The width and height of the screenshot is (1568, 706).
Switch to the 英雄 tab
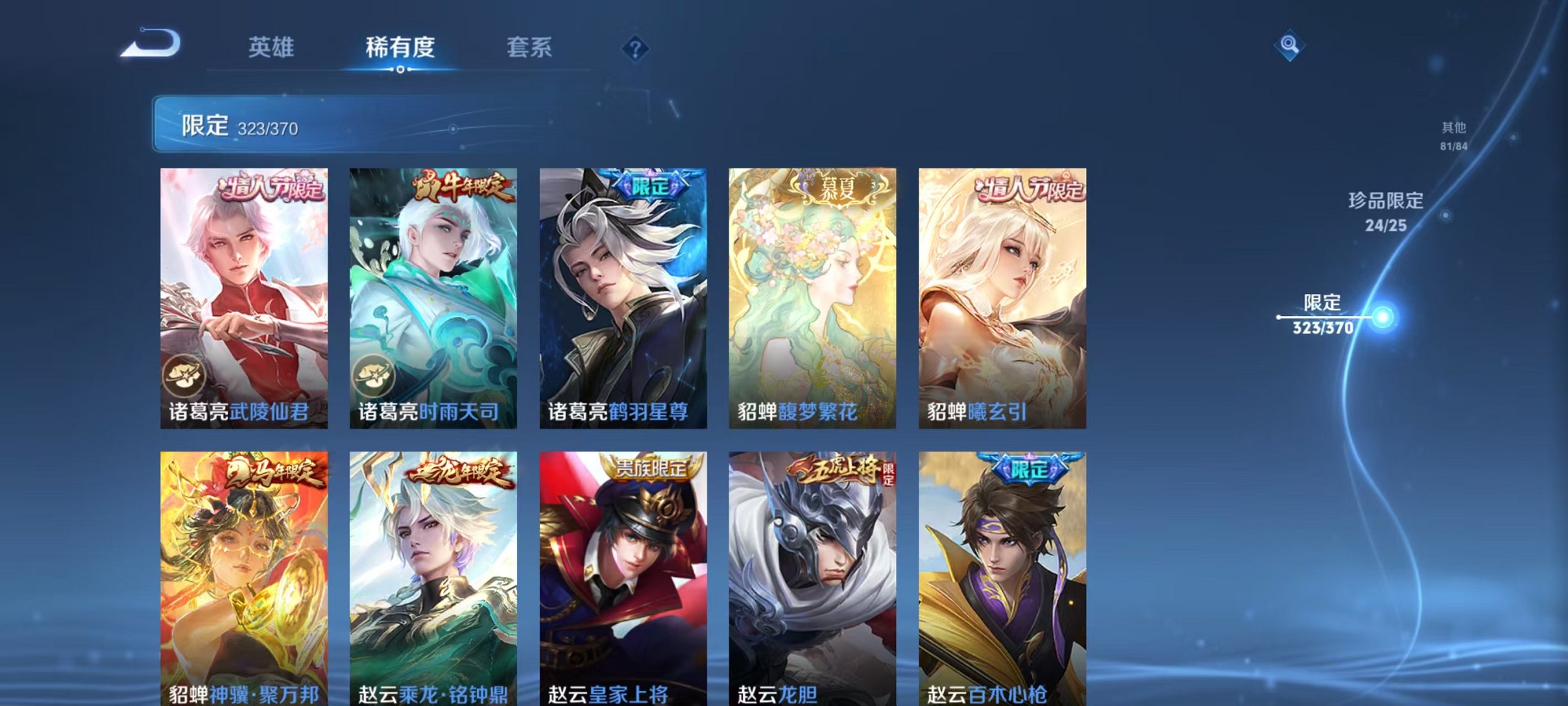272,47
